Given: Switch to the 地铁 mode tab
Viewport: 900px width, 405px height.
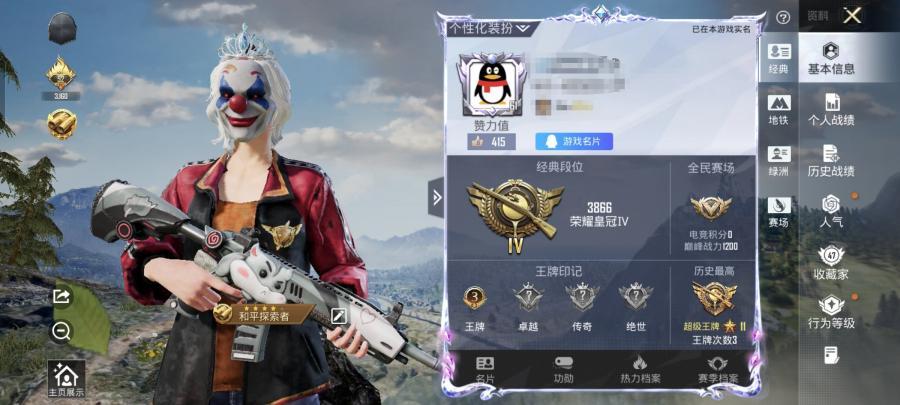Looking at the screenshot, I should tap(779, 109).
